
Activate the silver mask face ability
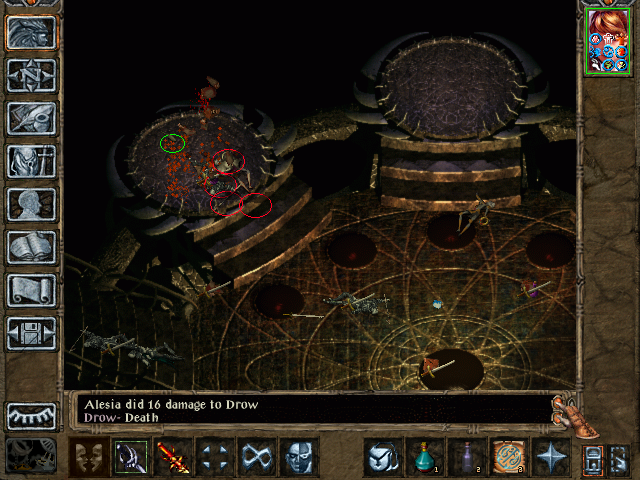pos(299,459)
